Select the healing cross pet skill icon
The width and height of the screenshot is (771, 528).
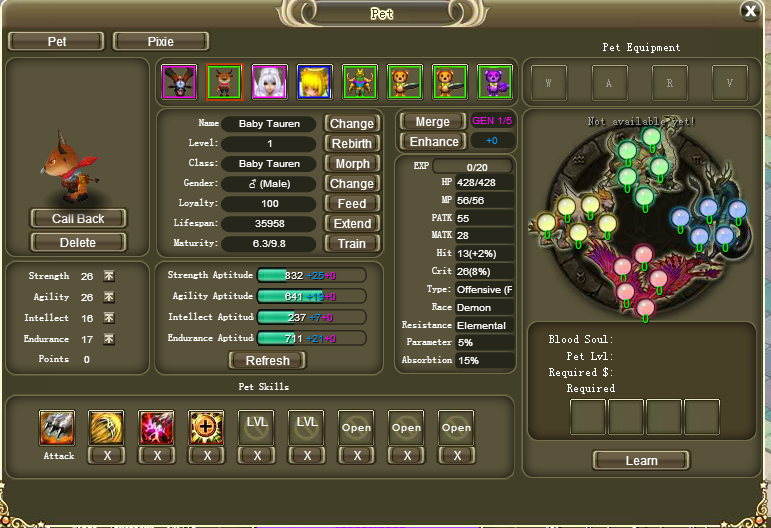pos(207,428)
